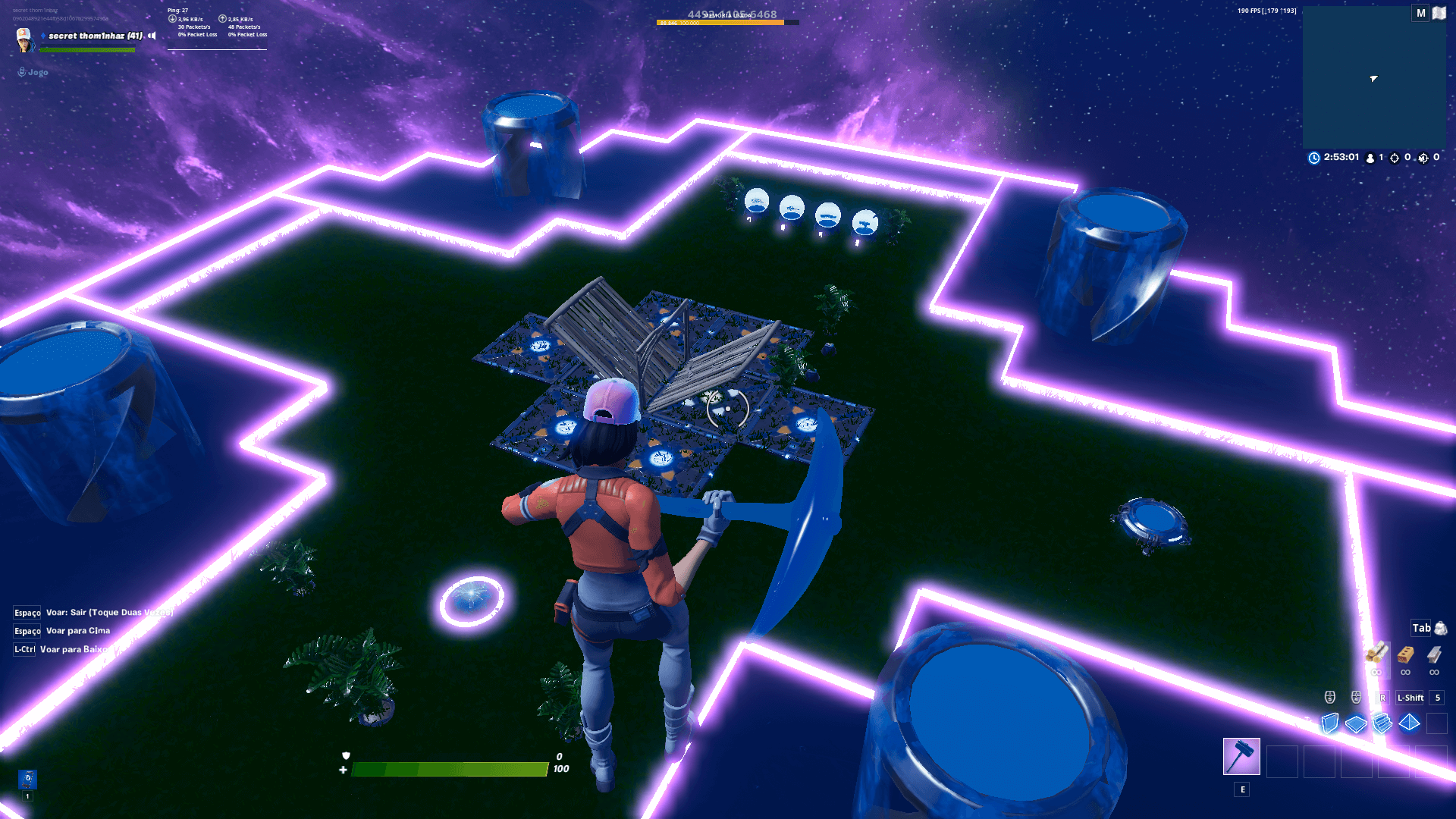
Task: Click the Voar para Cima Espaço prompt
Action: pyautogui.click(x=27, y=630)
